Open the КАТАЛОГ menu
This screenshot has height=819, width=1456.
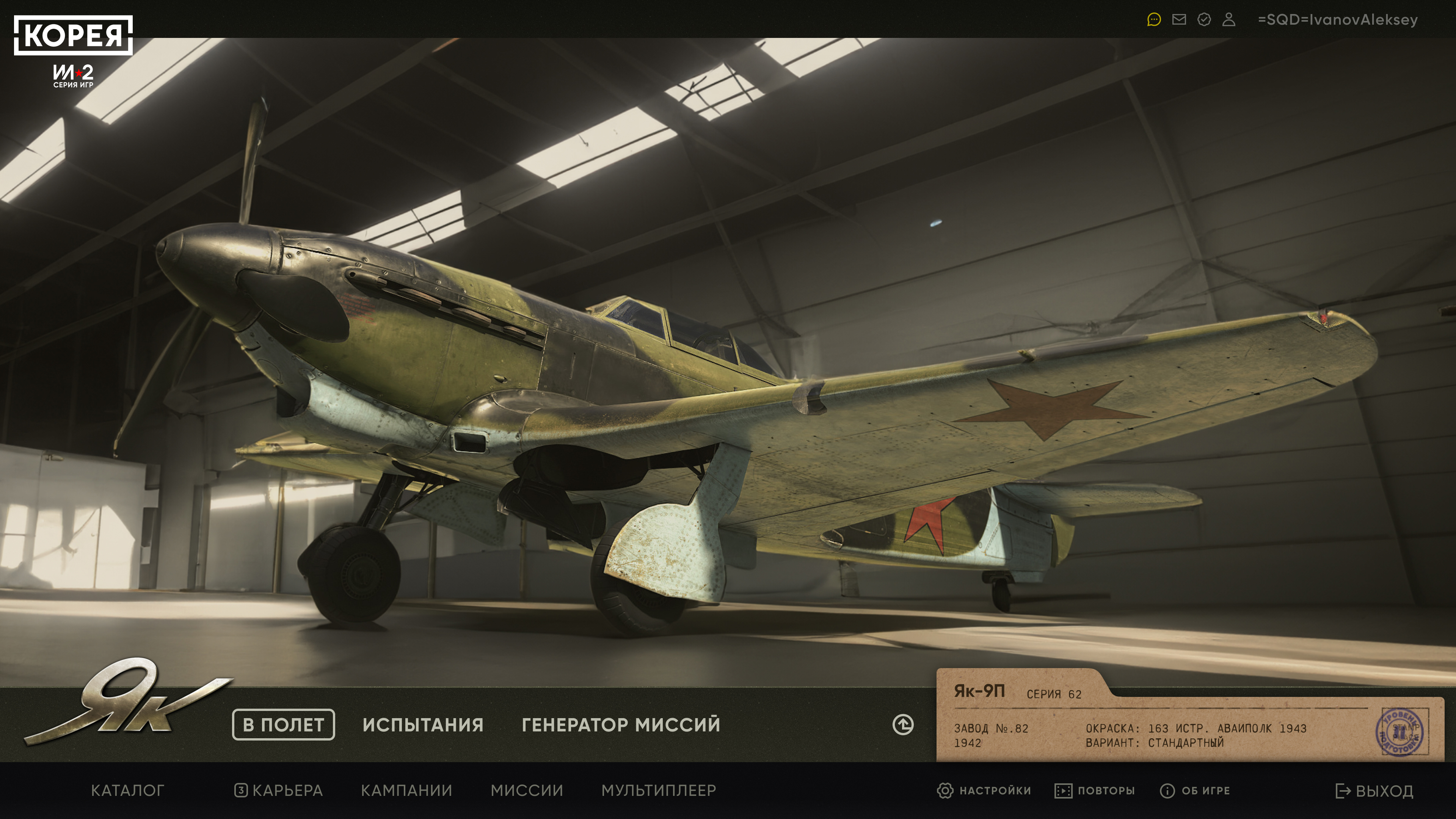[x=128, y=790]
